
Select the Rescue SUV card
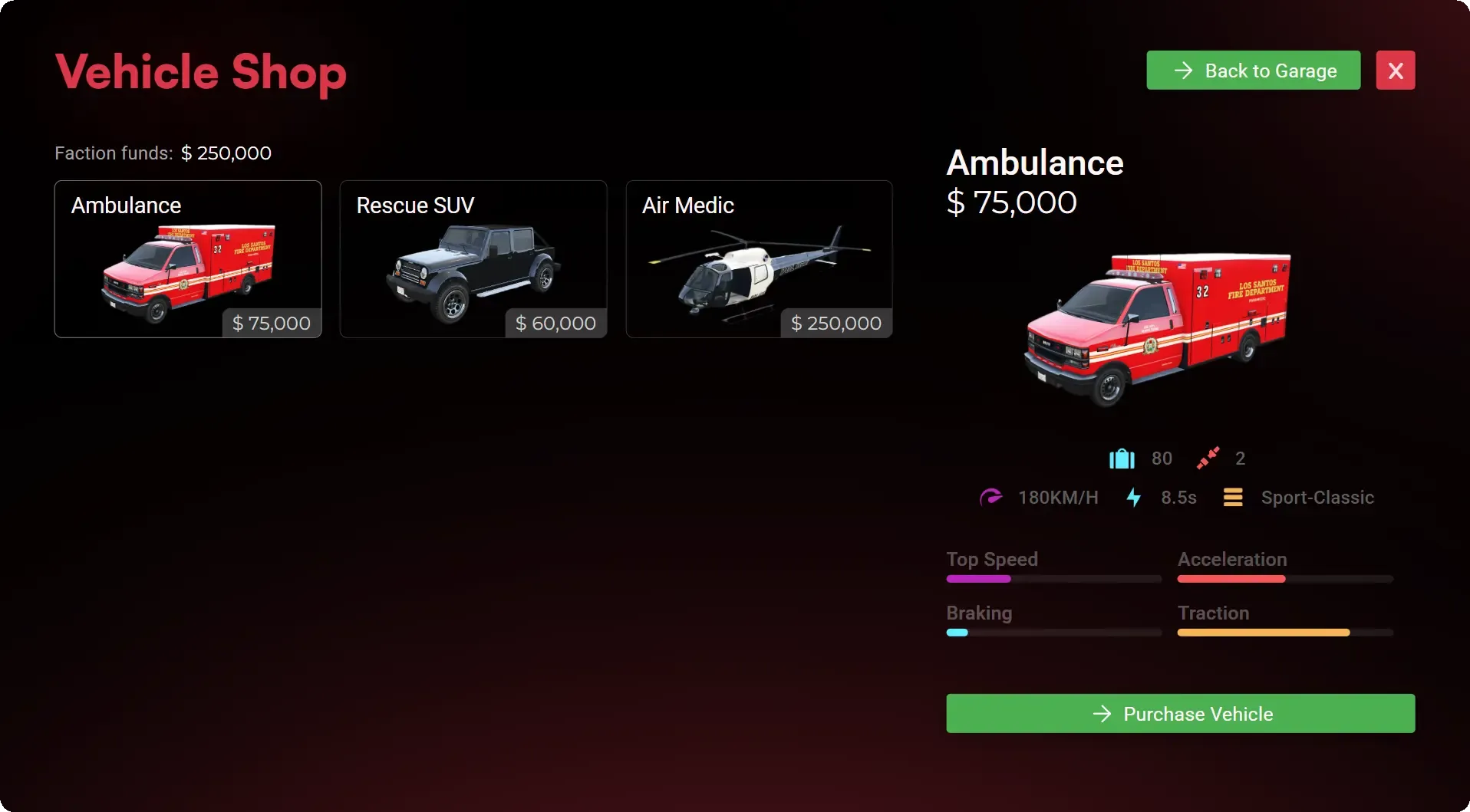pyautogui.click(x=473, y=259)
